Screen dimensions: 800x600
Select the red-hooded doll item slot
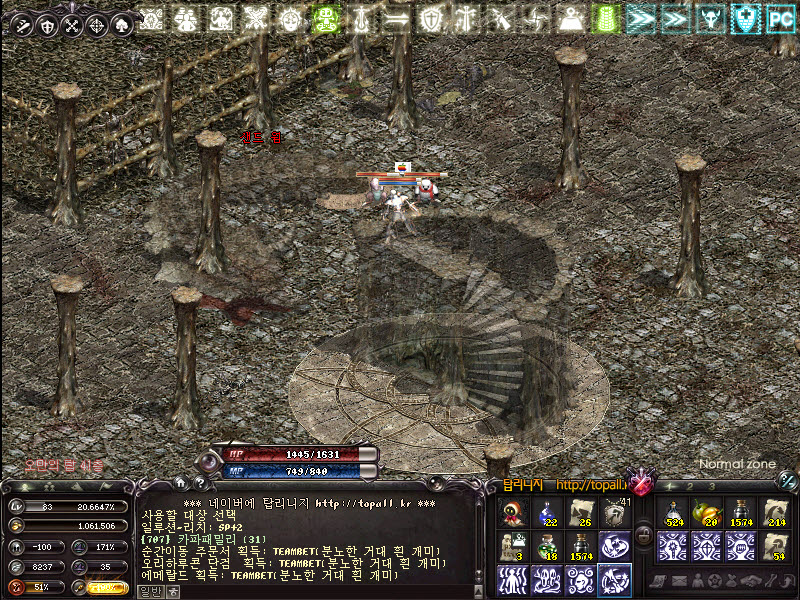pyautogui.click(x=512, y=513)
